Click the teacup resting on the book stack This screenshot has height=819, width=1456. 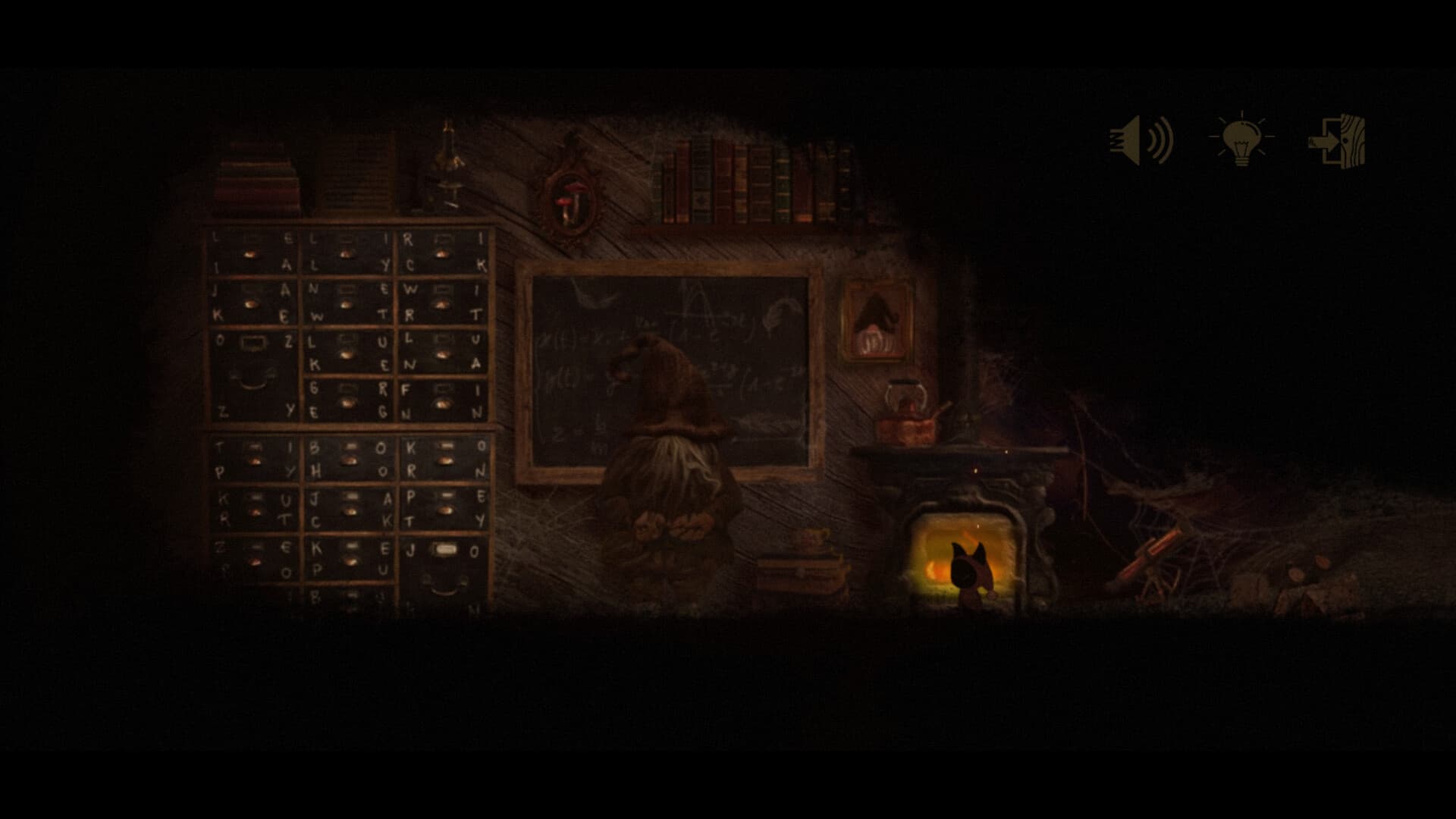[811, 538]
